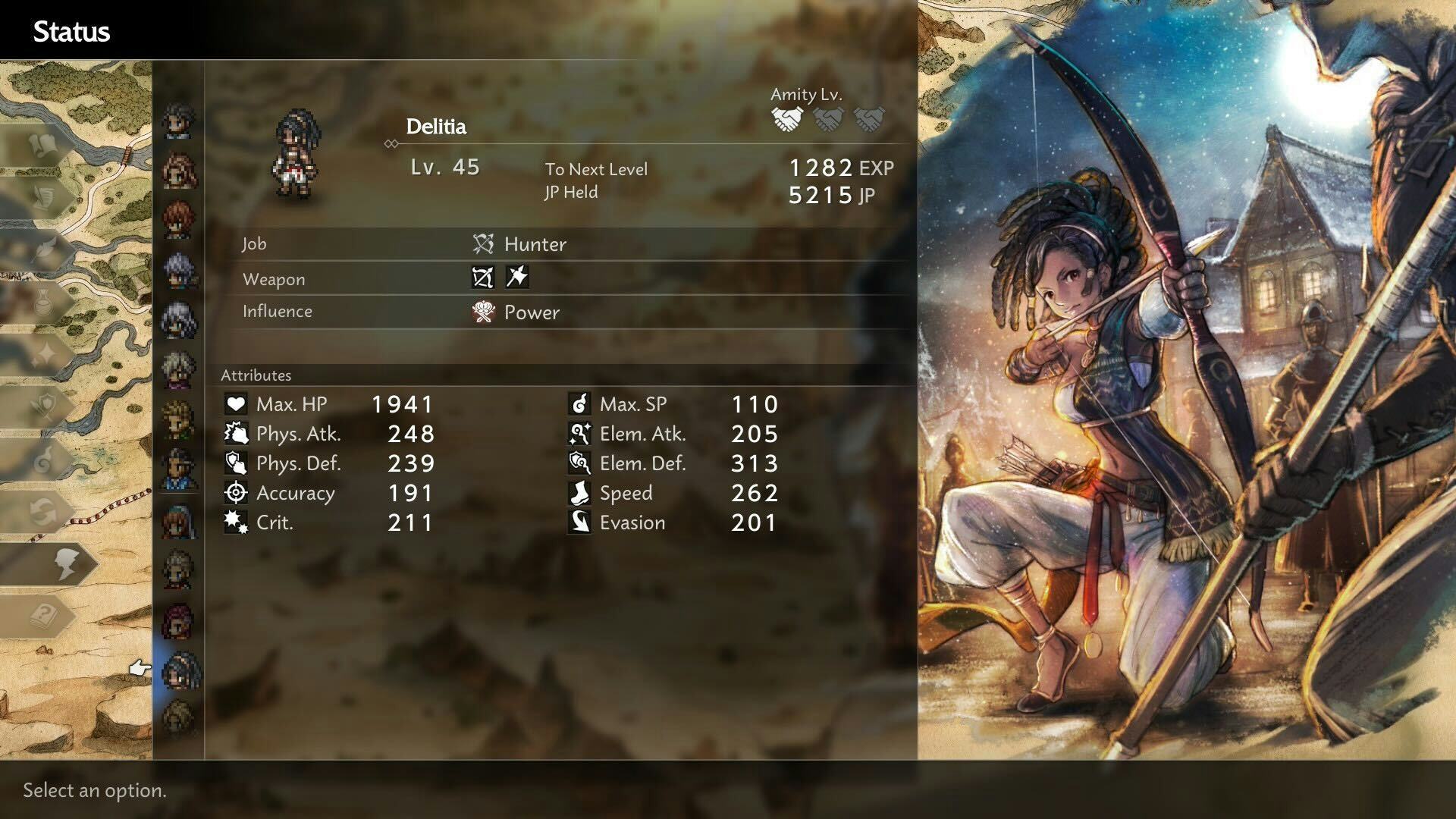Click the bow weapon icon
Viewport: 1456px width, 819px height.
[x=483, y=278]
